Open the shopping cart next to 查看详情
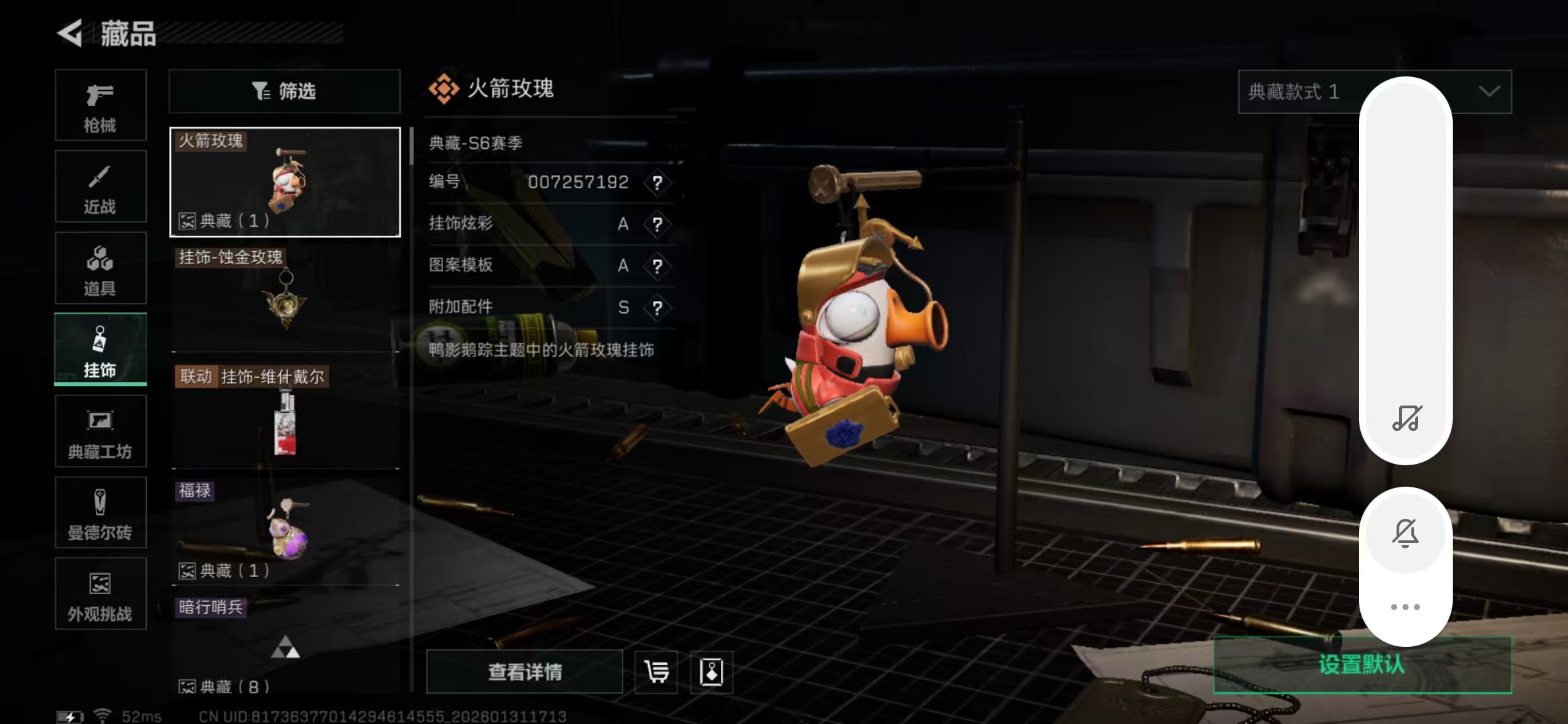 click(x=655, y=672)
